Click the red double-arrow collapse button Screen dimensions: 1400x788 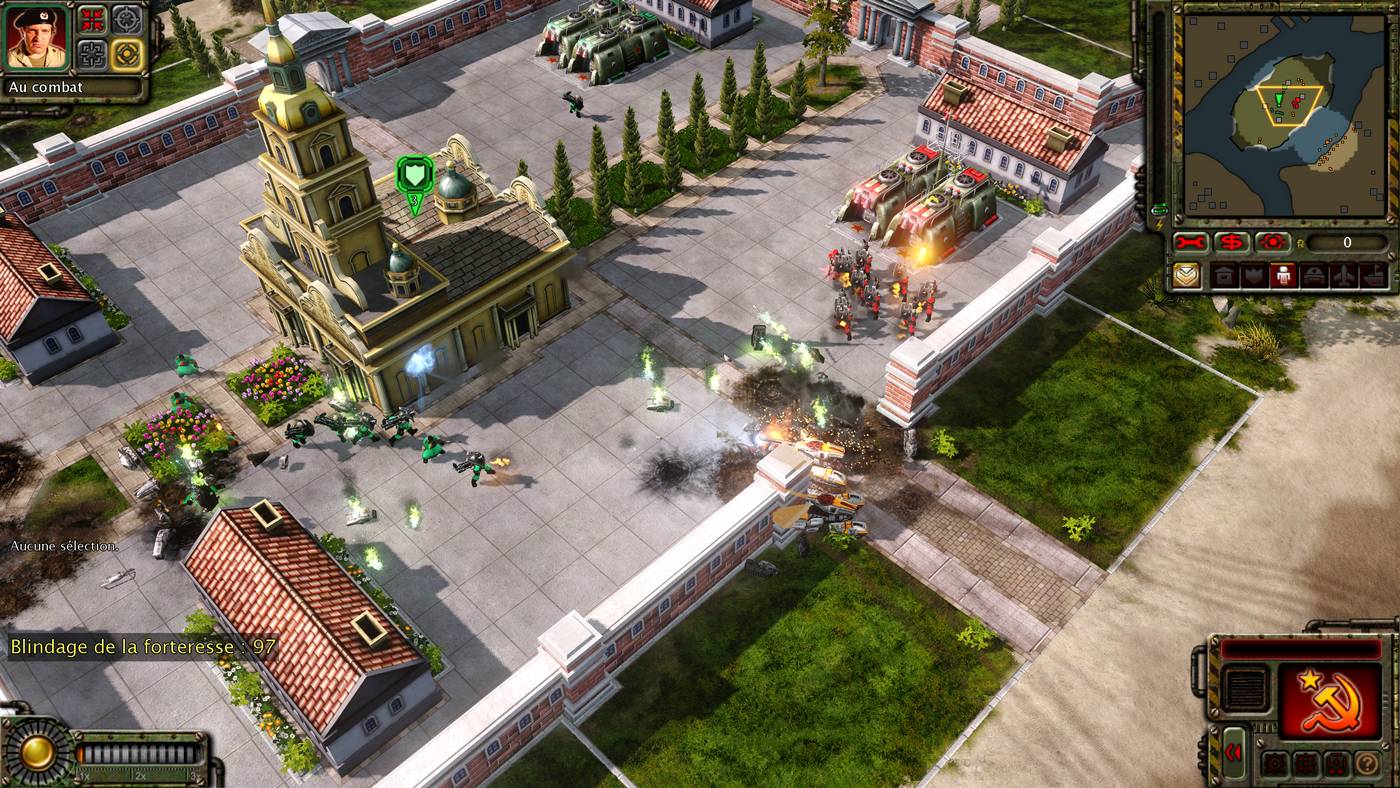point(1233,752)
